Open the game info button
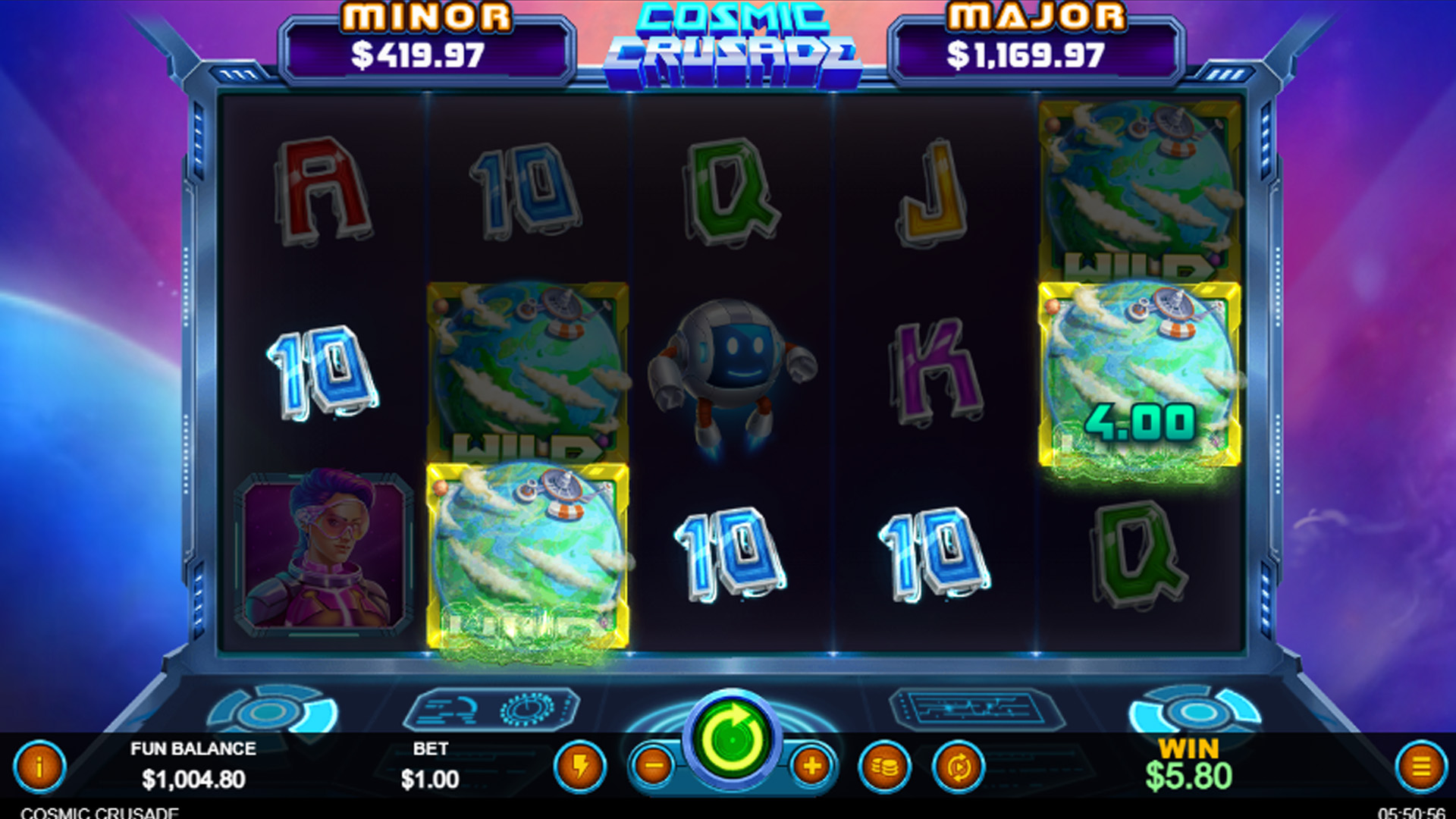The height and width of the screenshot is (819, 1456). [39, 767]
